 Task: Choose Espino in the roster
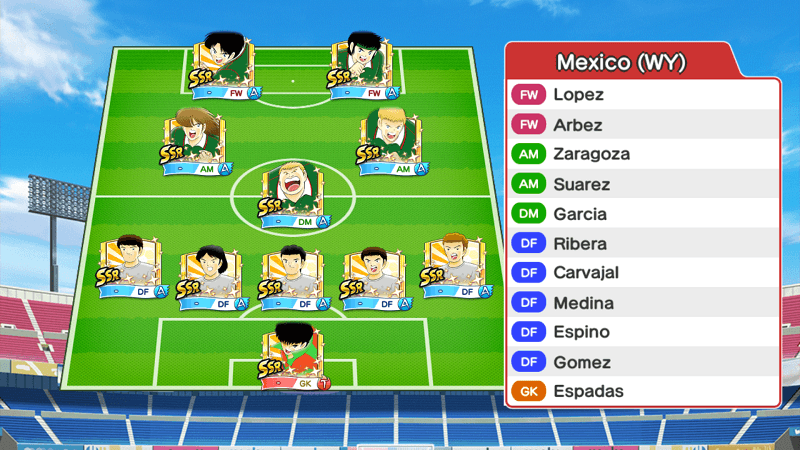click(x=642, y=331)
